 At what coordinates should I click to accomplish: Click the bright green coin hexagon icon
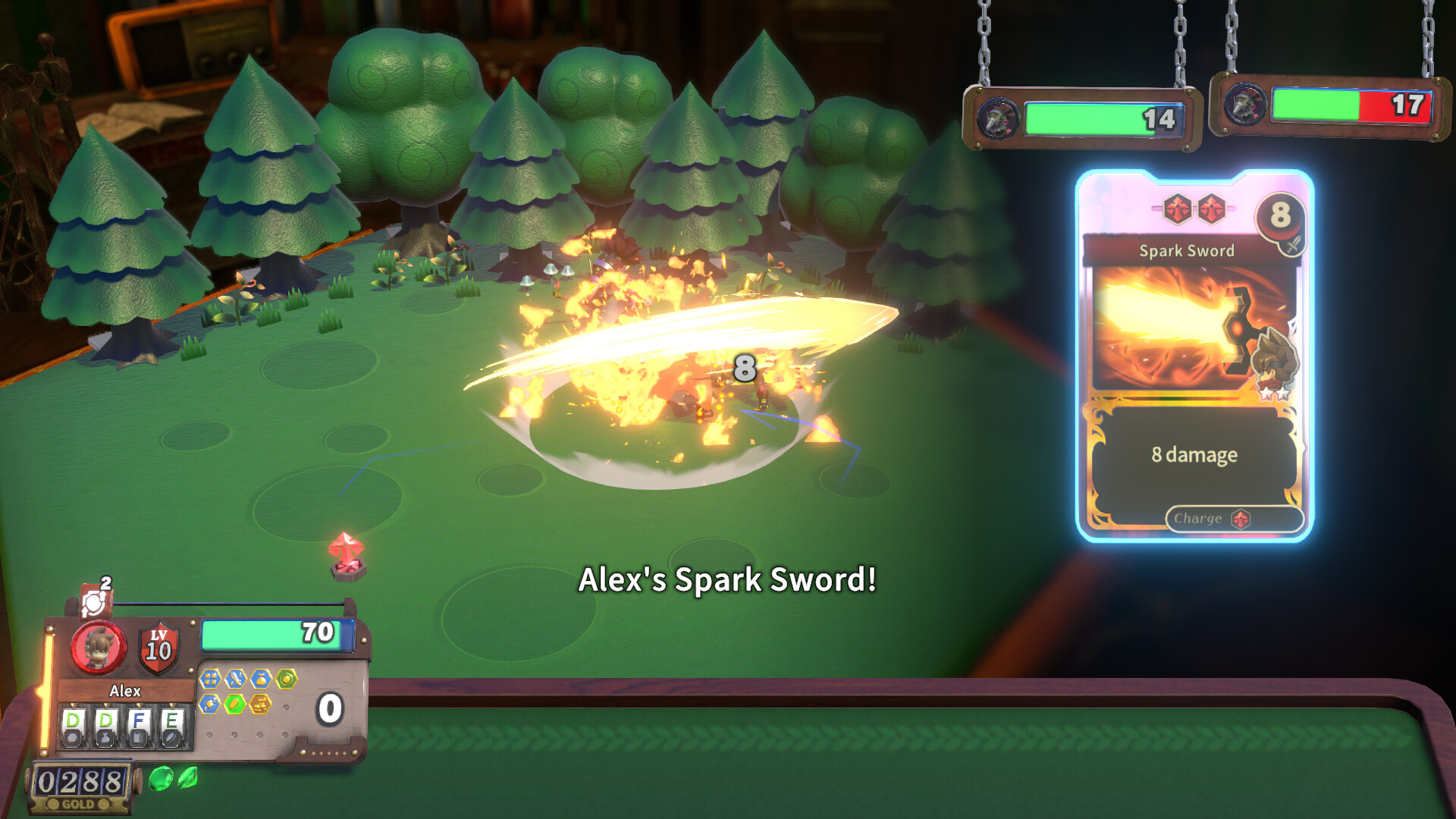point(235,704)
